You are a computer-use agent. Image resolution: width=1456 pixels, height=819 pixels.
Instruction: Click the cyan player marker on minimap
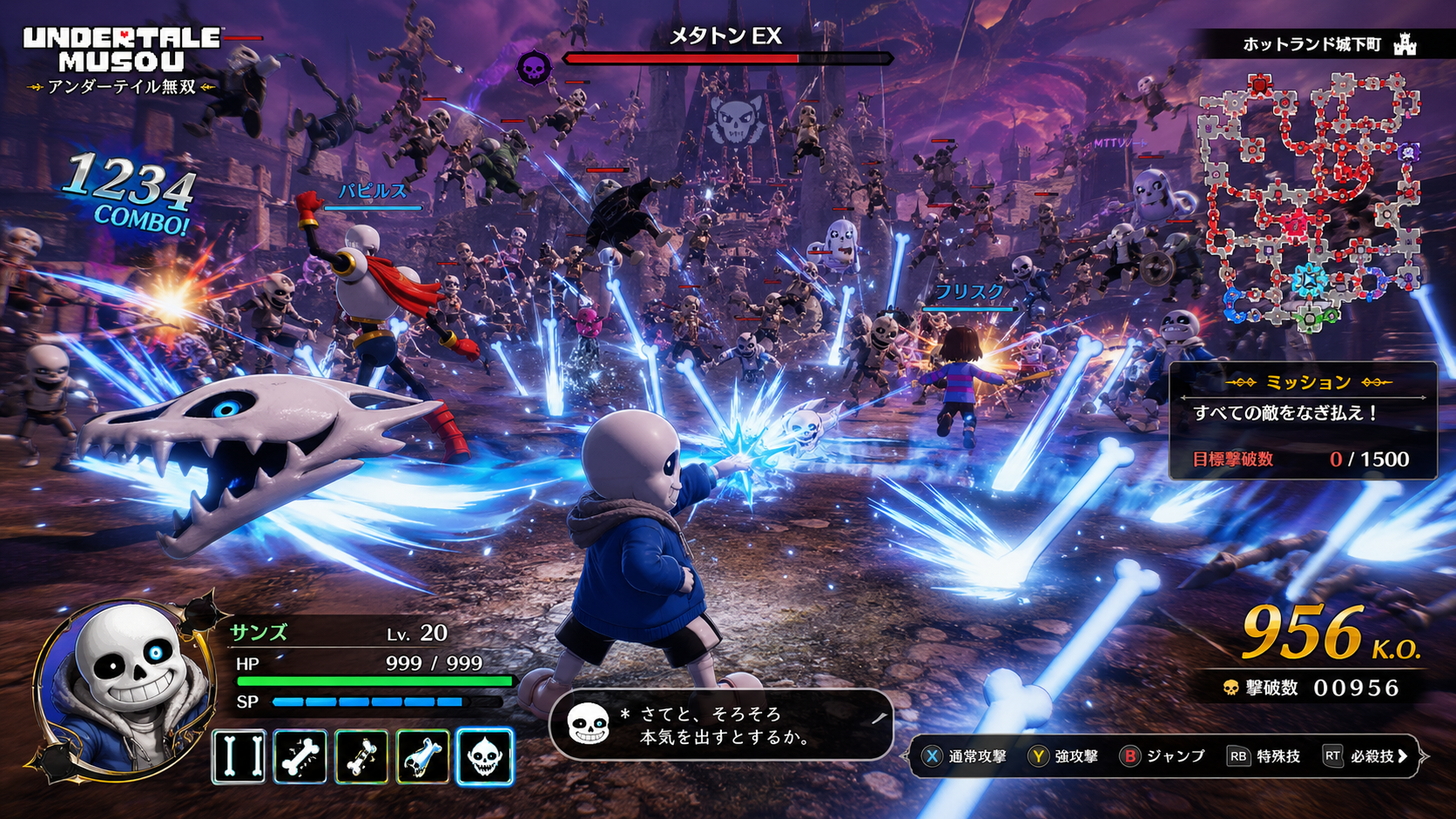point(1308,280)
